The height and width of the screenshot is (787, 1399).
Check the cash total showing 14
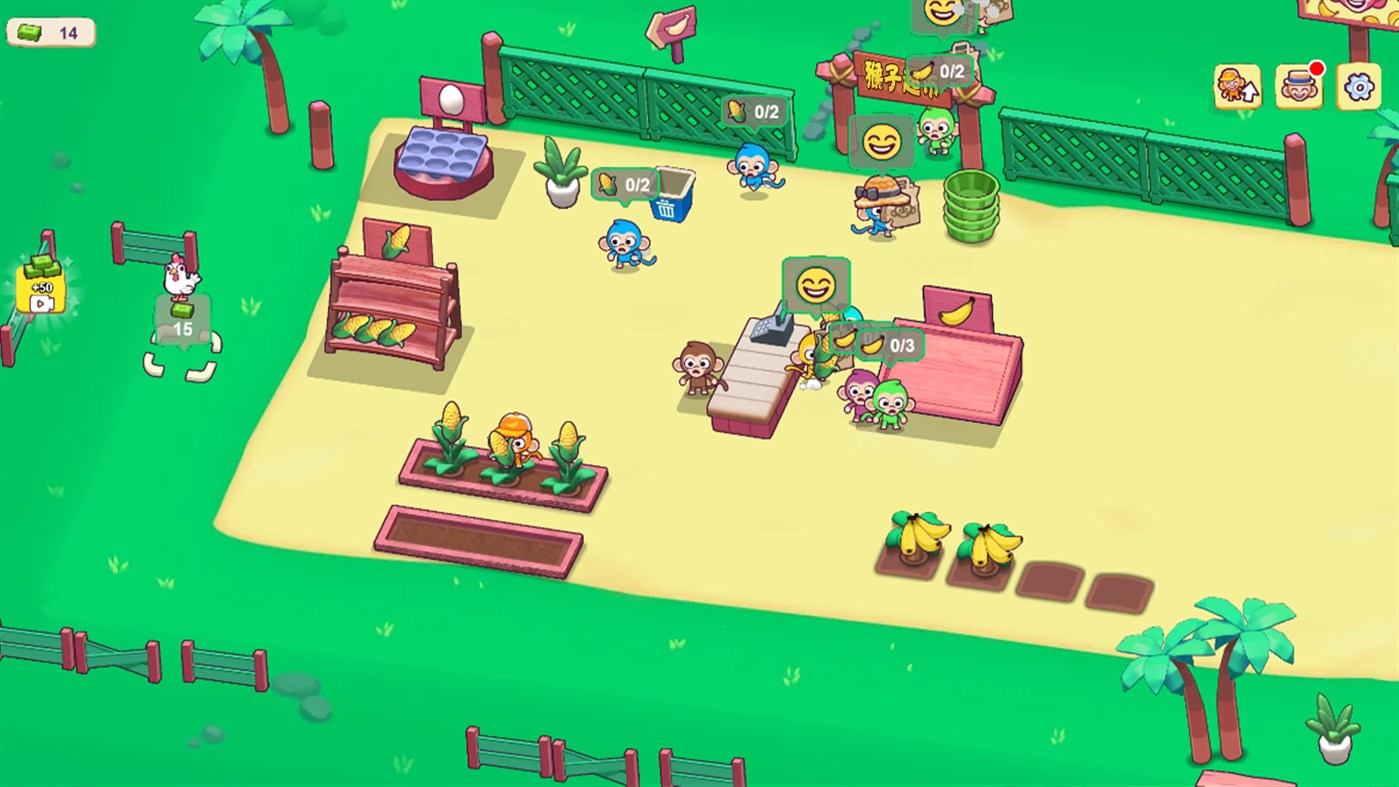(50, 31)
